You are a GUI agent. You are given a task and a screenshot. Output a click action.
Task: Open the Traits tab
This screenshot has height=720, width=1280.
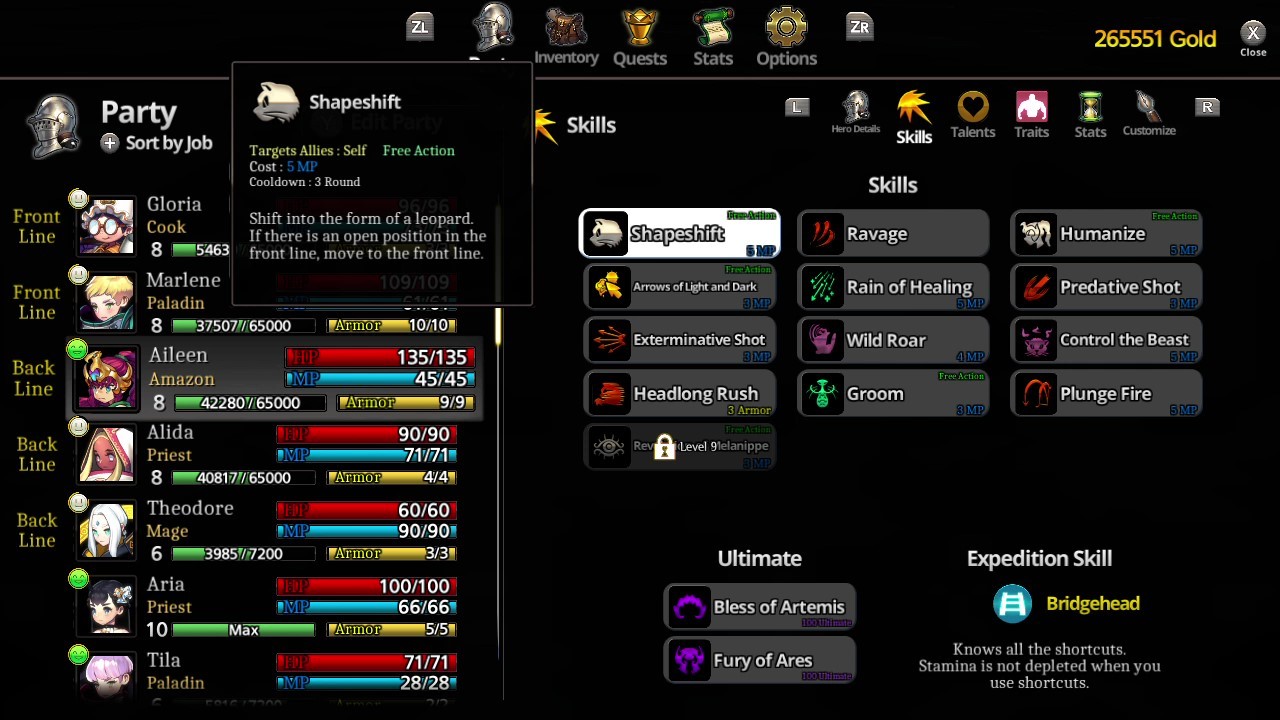tap(1031, 113)
